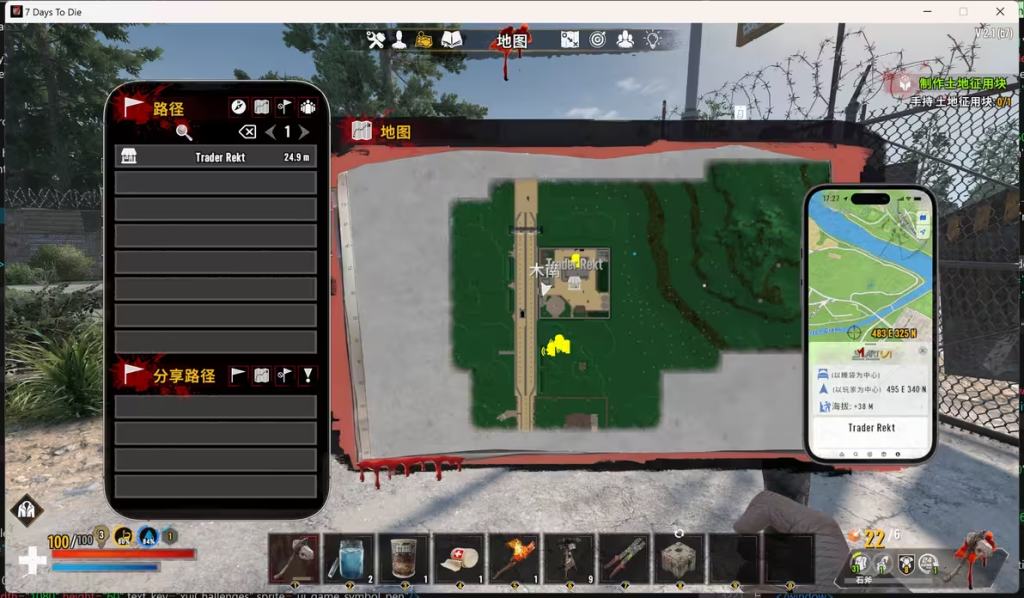Open the character silhouette tab
This screenshot has width=1024, height=598.
(399, 40)
